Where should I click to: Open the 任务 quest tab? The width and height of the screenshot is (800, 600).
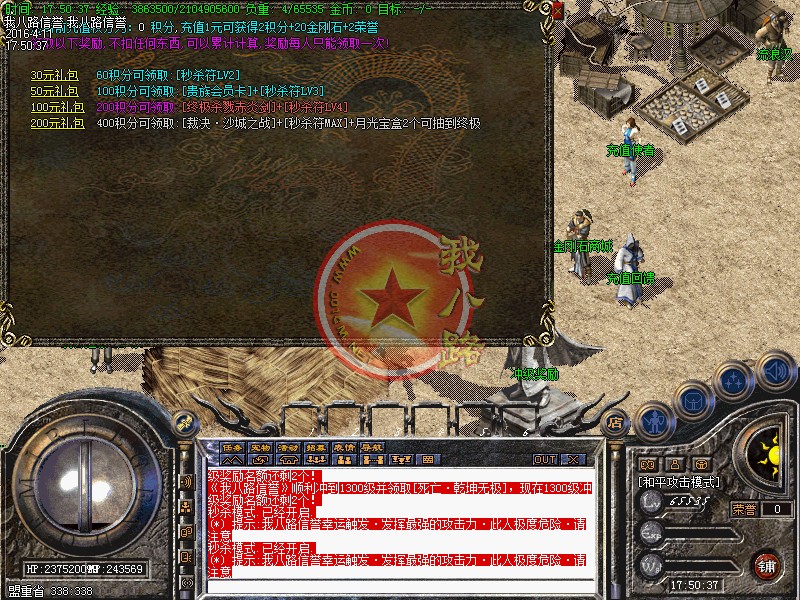click(232, 447)
